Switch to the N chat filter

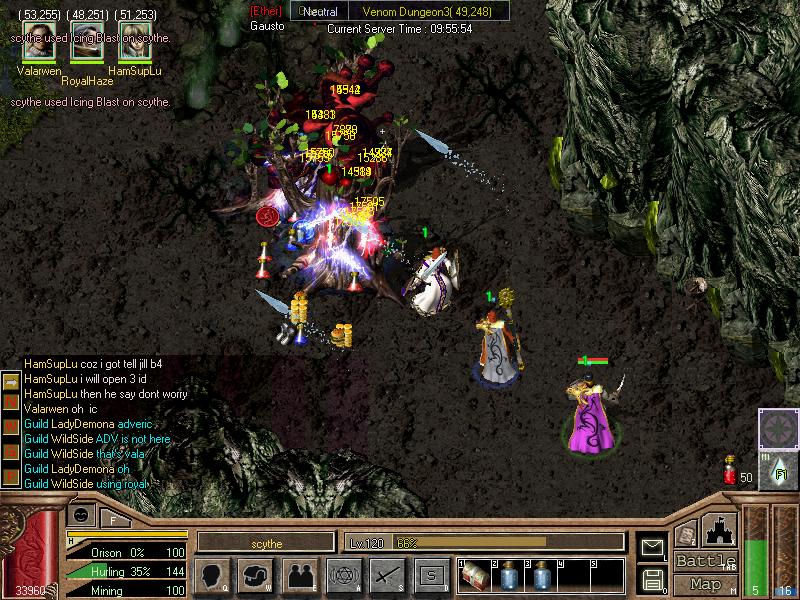coord(10,402)
